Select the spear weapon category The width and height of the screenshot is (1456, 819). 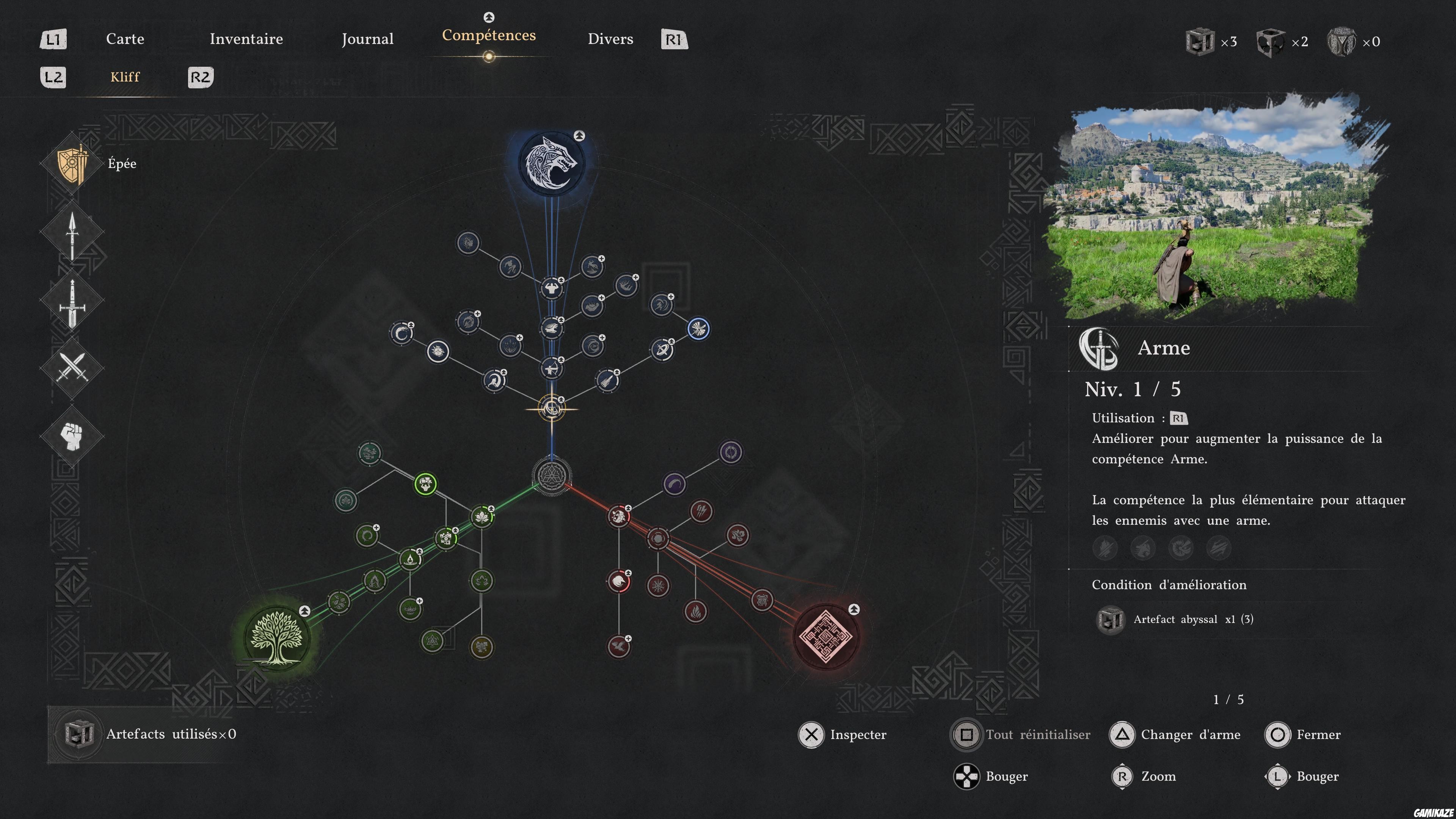coord(72,233)
